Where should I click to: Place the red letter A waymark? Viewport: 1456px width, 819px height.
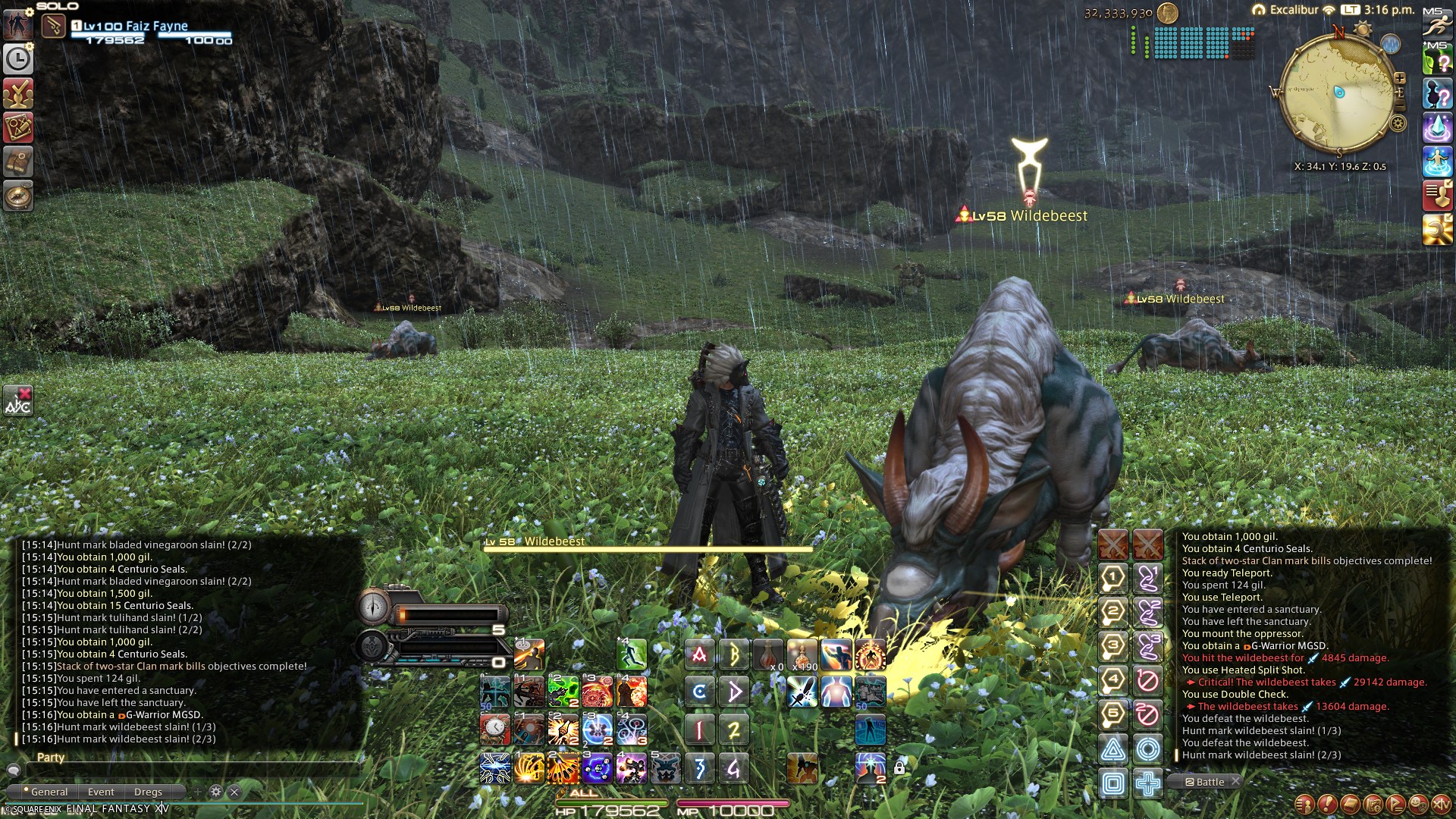tap(699, 654)
